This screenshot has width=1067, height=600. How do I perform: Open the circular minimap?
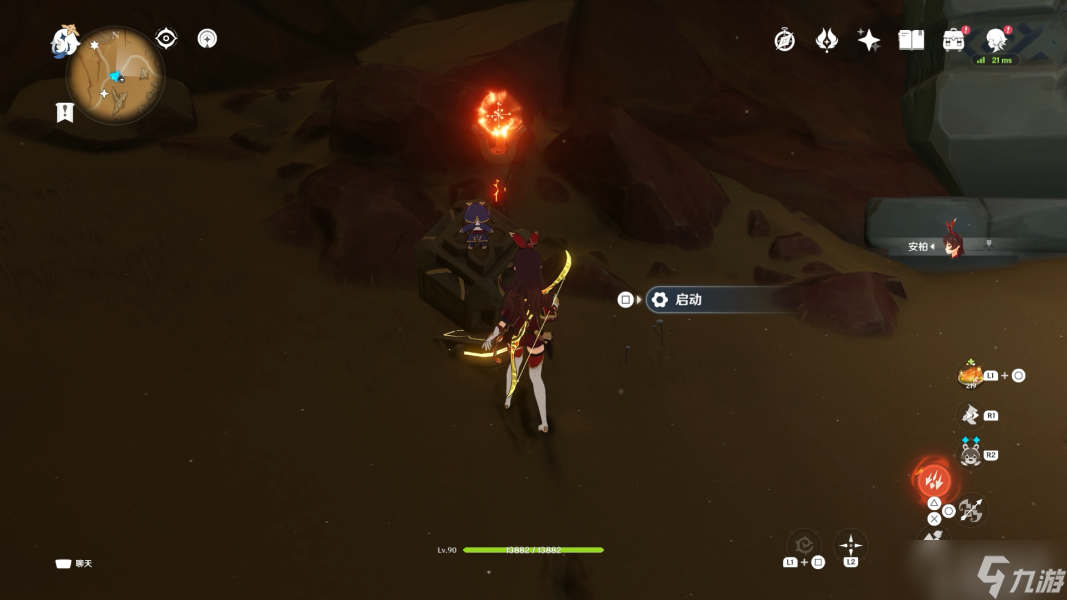(x=116, y=75)
